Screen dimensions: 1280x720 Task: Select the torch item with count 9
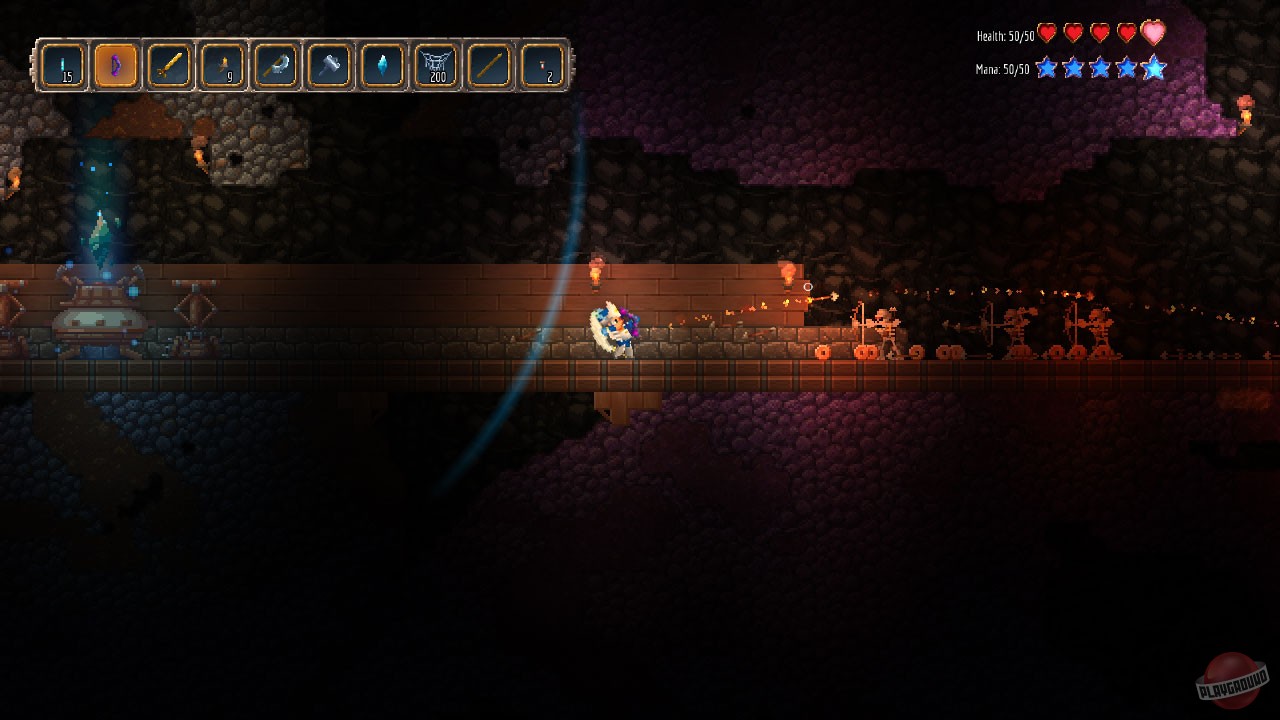click(222, 65)
